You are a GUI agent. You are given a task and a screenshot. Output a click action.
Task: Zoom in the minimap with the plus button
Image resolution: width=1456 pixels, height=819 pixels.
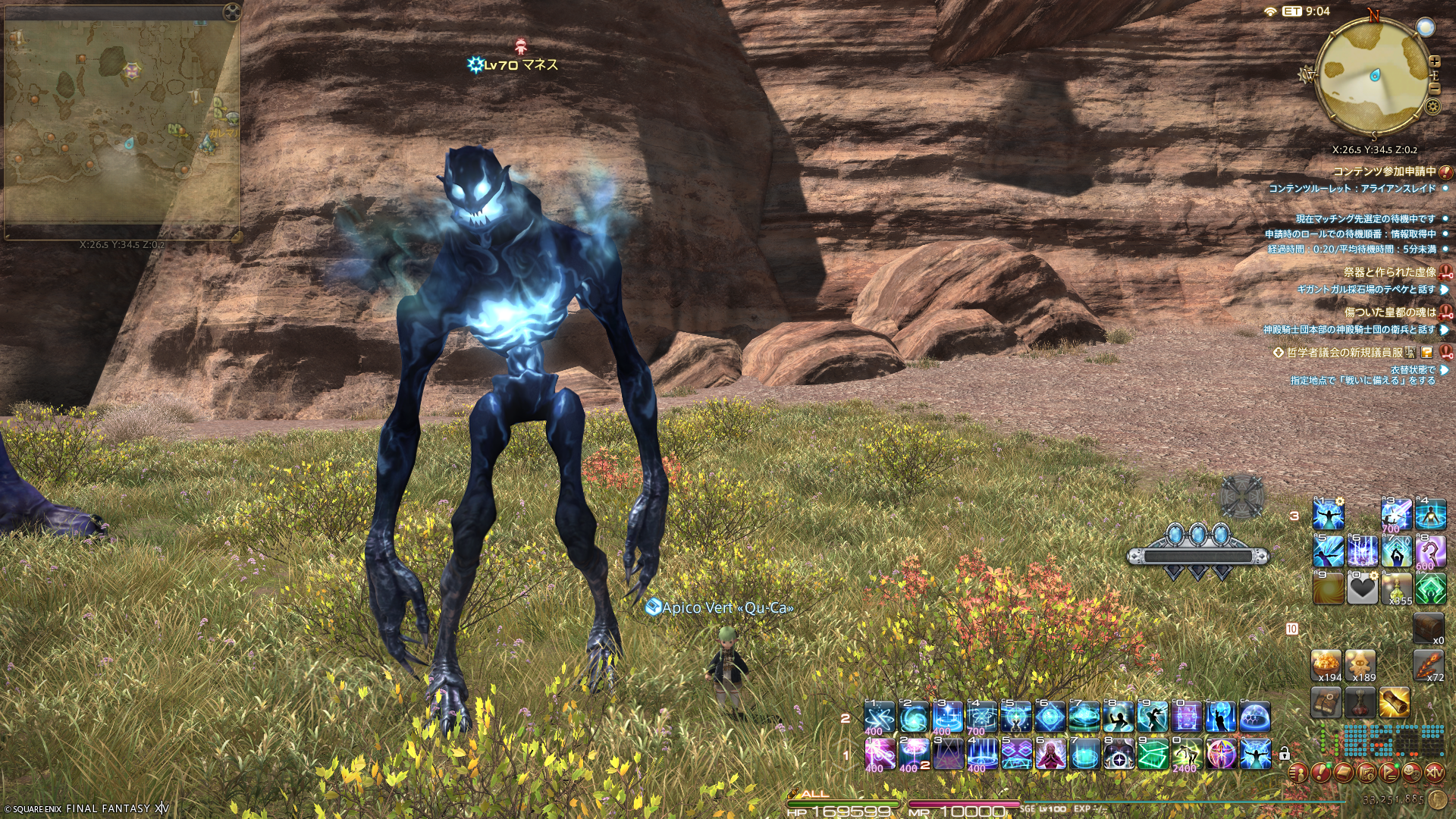pos(1434,61)
